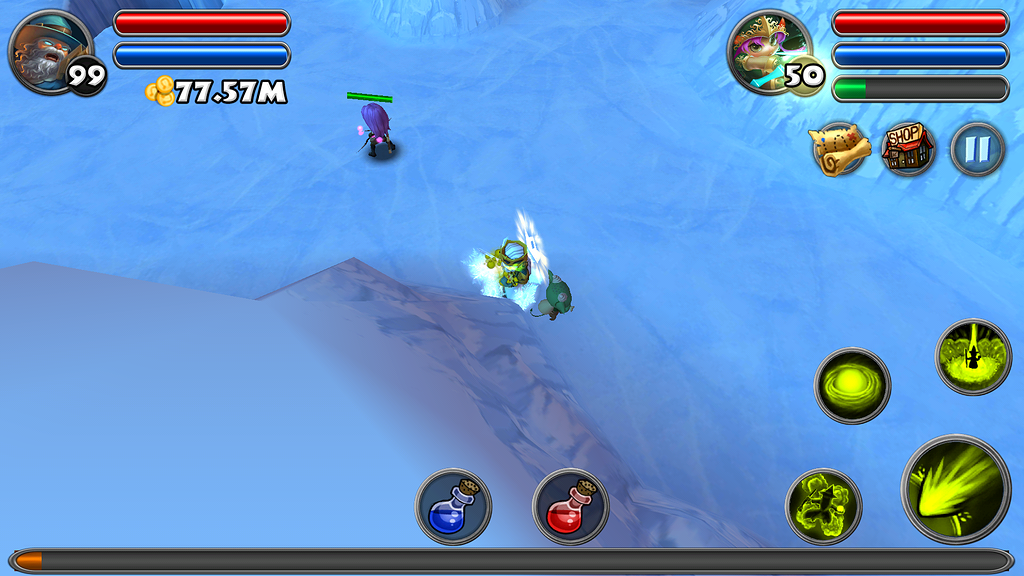Open the treasure map scroll
The image size is (1024, 576).
point(840,151)
